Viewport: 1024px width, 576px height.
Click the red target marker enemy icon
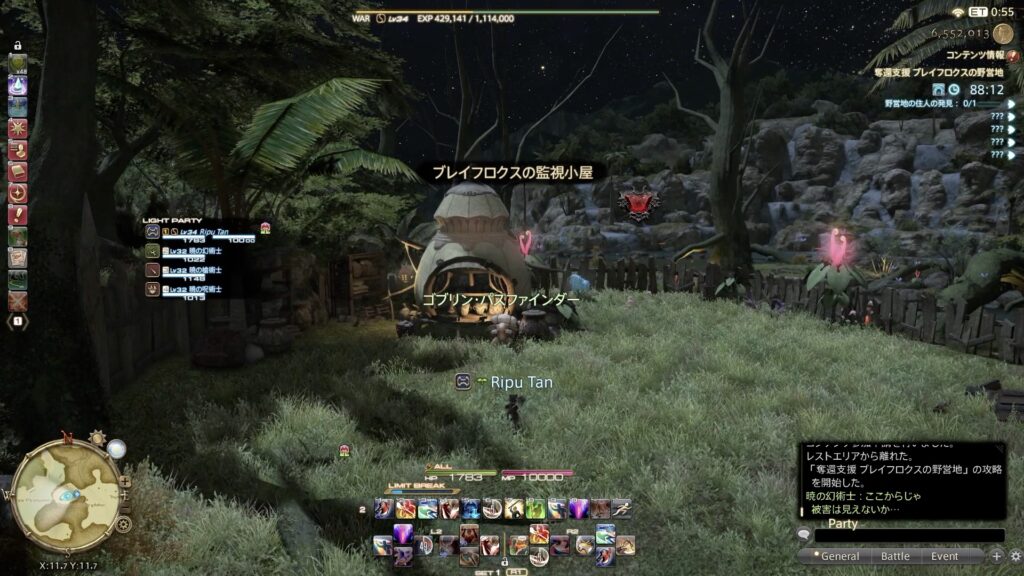pyautogui.click(x=638, y=204)
